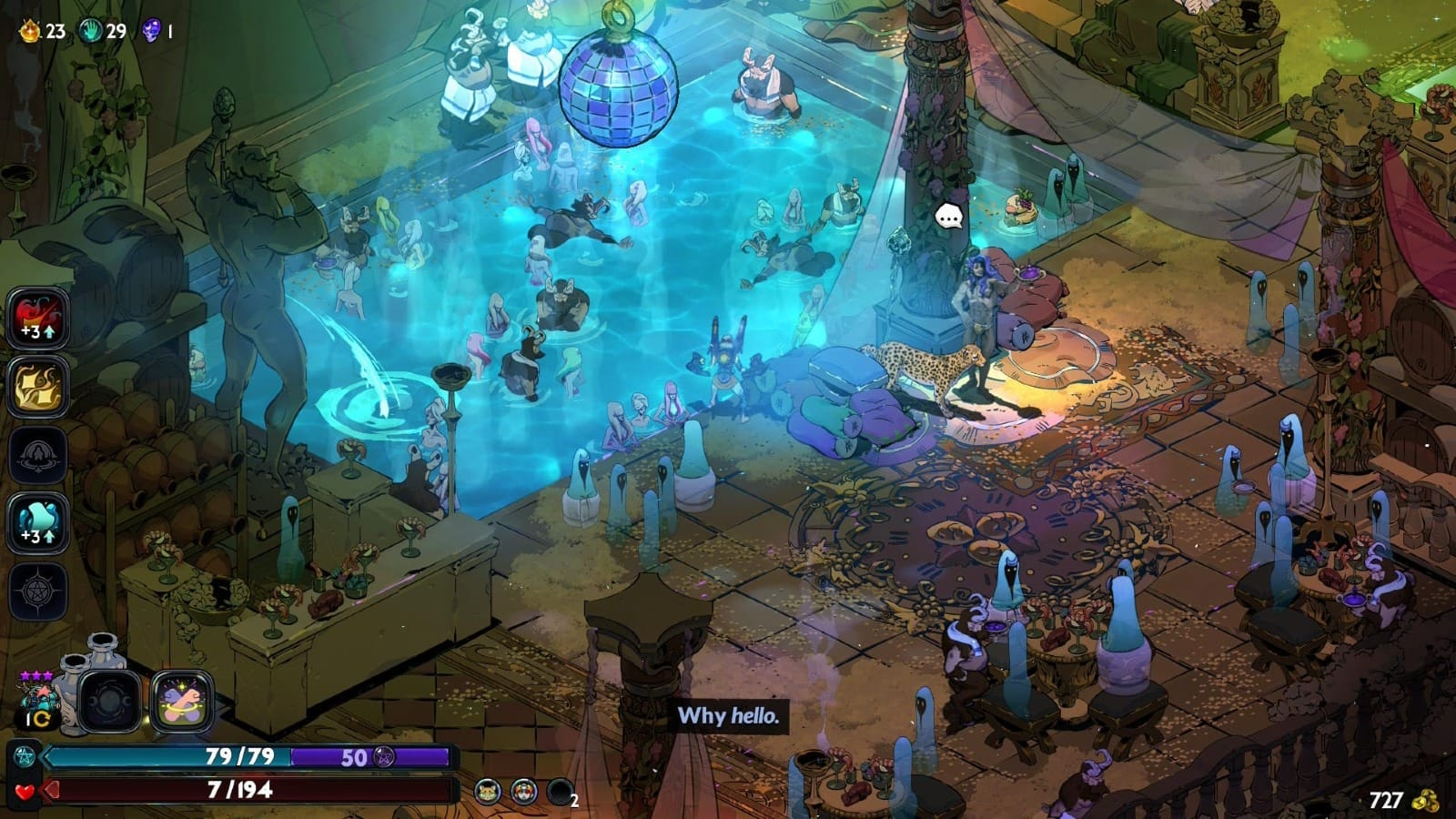This screenshot has height=819, width=1456.
Task: Click the empty moon hex slot
Action: point(110,702)
